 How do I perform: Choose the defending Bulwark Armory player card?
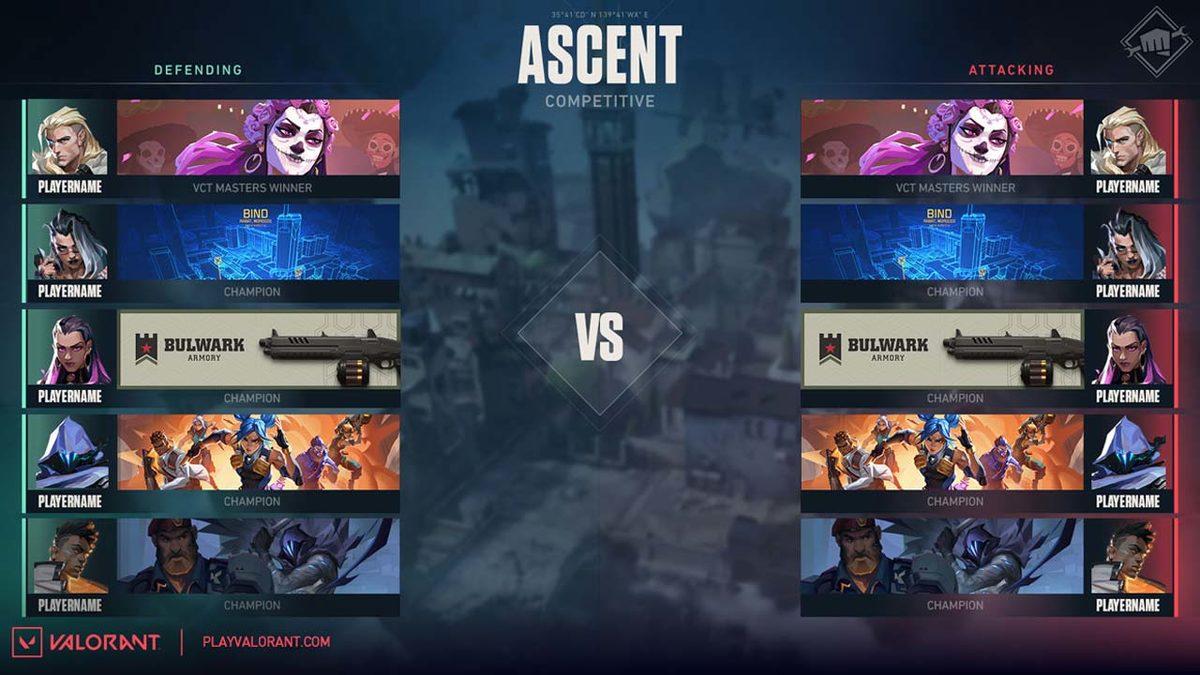tap(258, 349)
